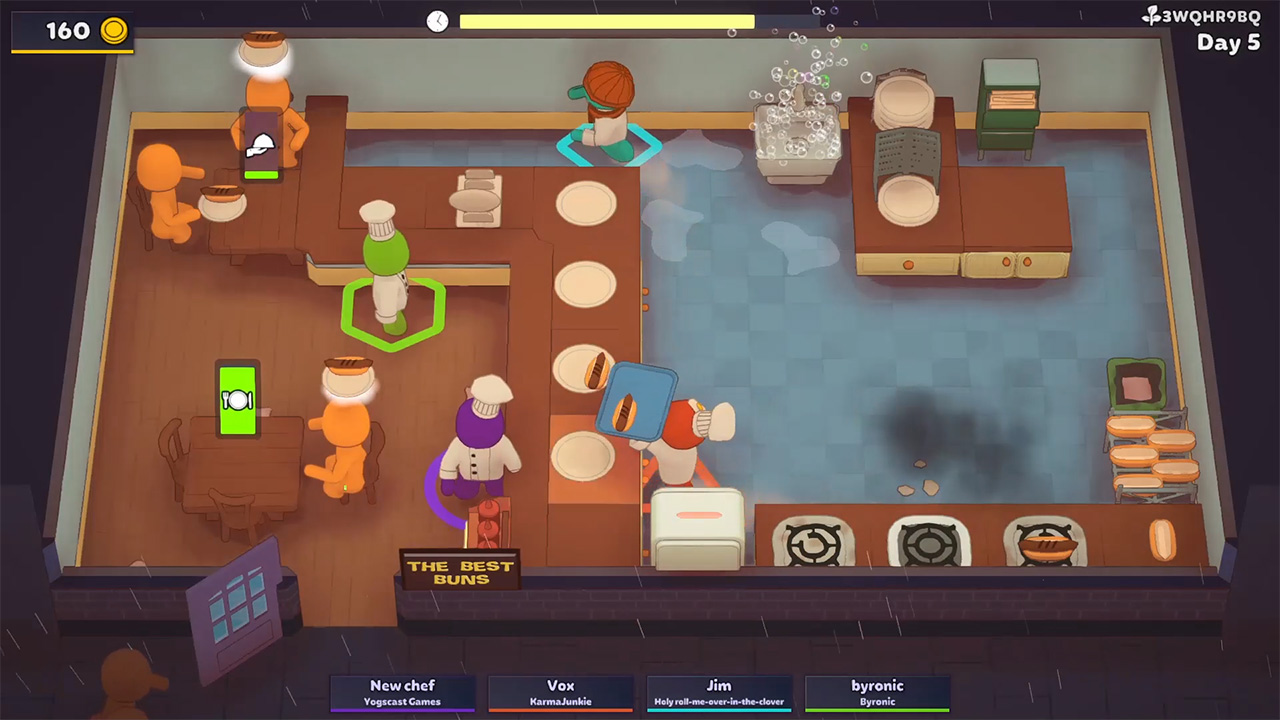Viewport: 1280px width, 720px height.
Task: Click the Day 5 label
Action: coord(1229,43)
